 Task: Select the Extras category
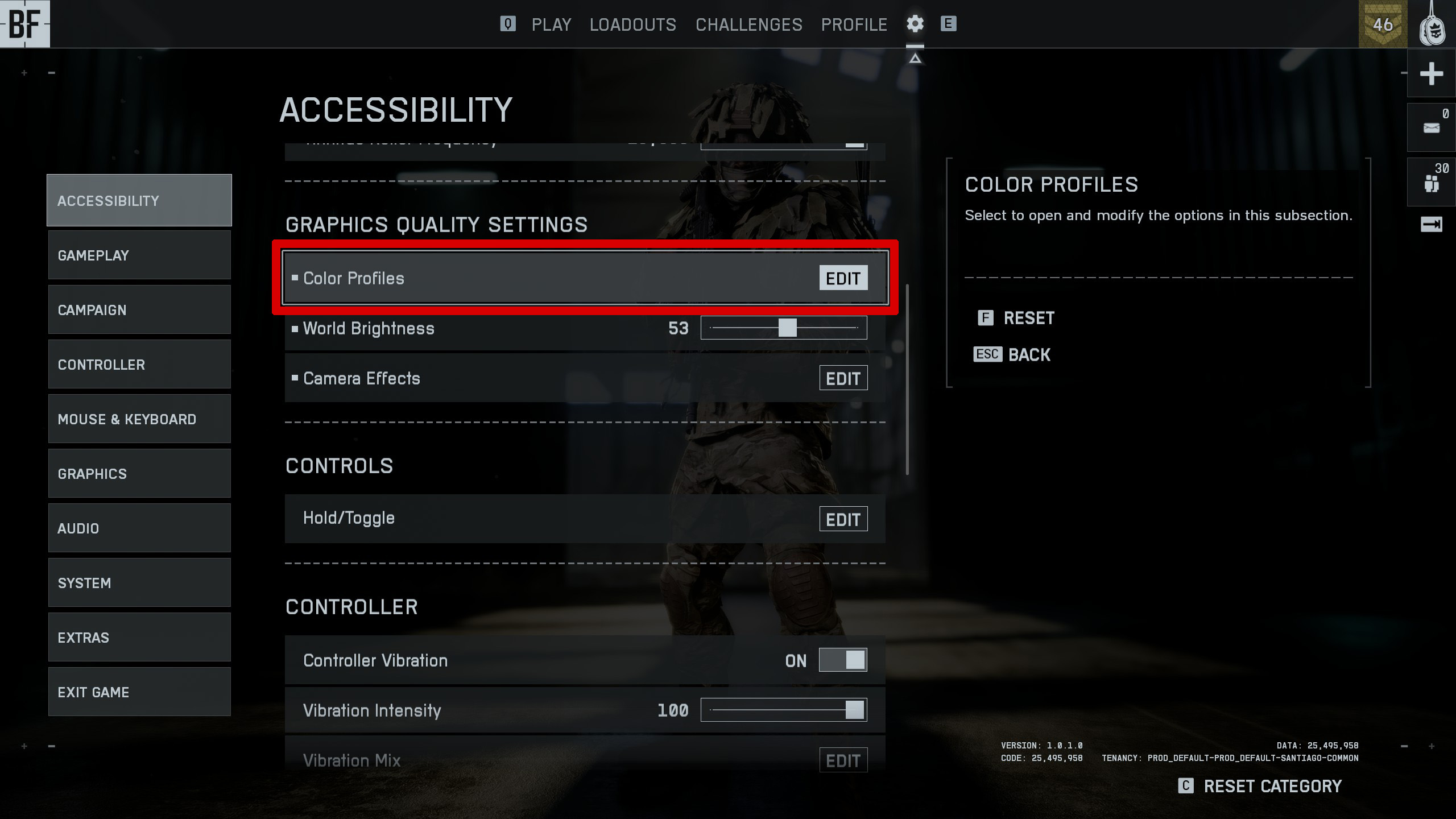tap(139, 638)
